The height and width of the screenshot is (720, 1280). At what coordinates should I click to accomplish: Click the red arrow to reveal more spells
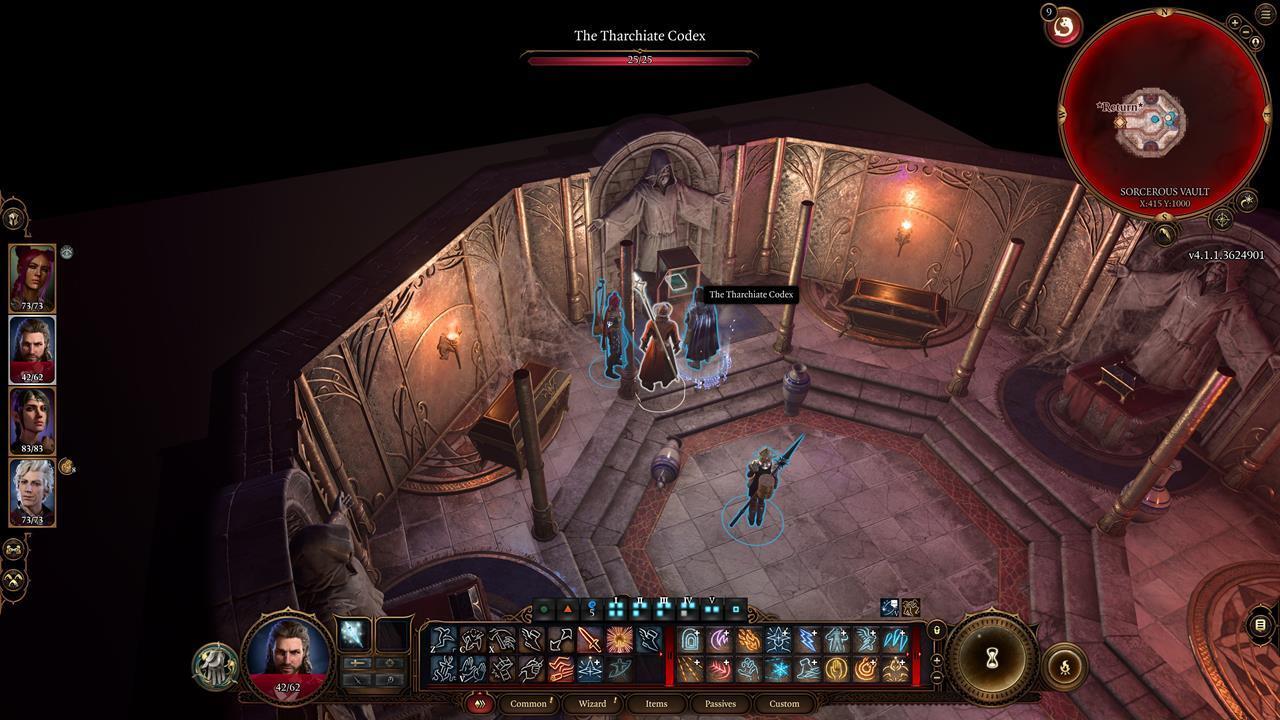point(661,654)
